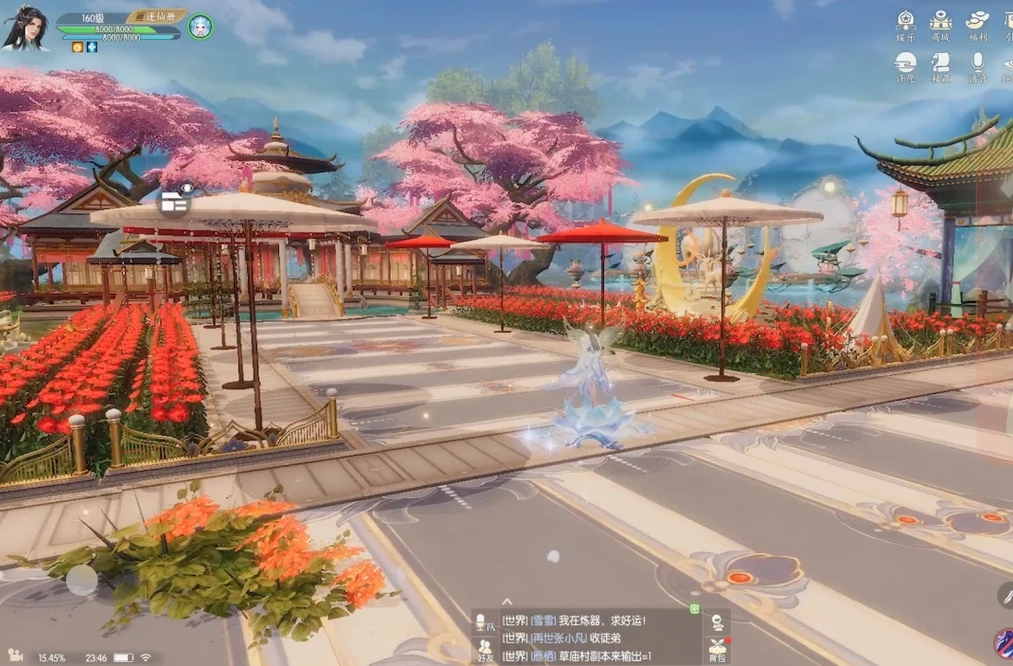Click the blue swirl buff icon

[92, 47]
